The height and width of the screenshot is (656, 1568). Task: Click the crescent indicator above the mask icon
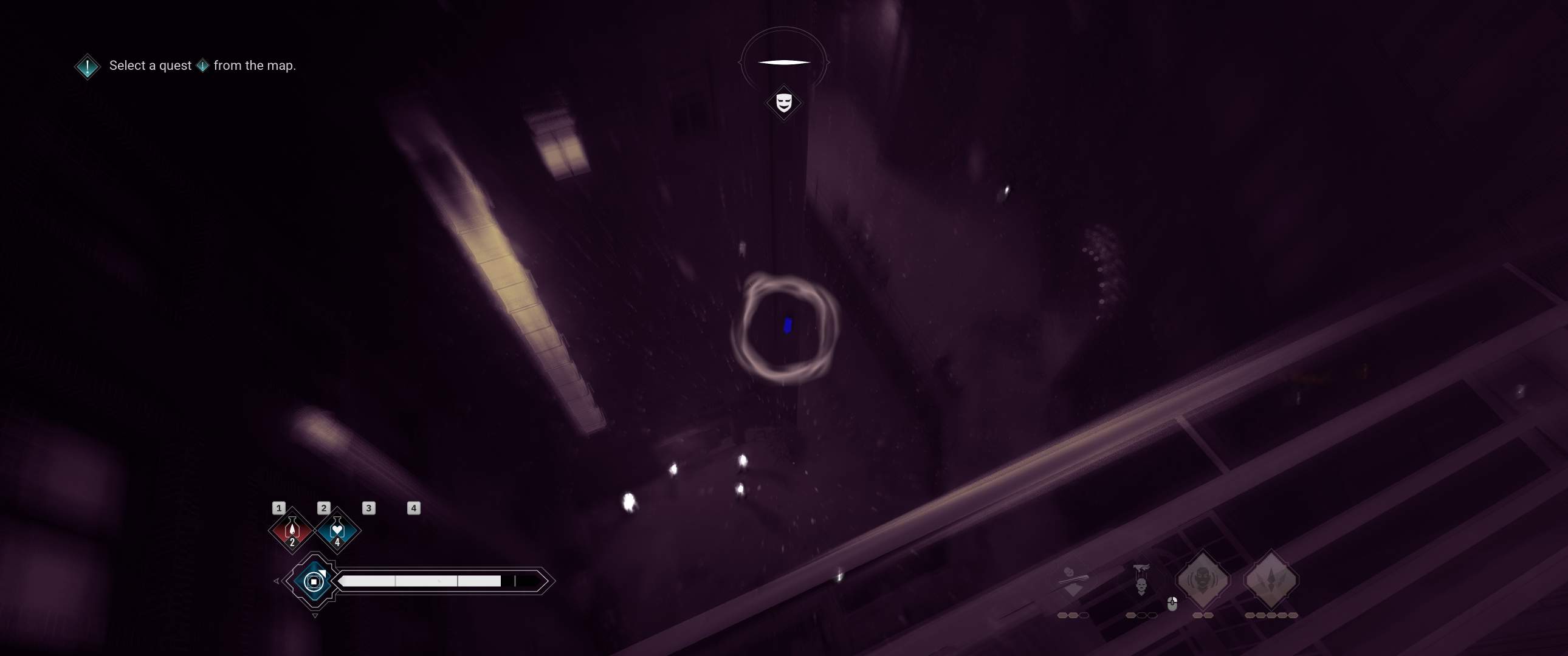point(784,61)
